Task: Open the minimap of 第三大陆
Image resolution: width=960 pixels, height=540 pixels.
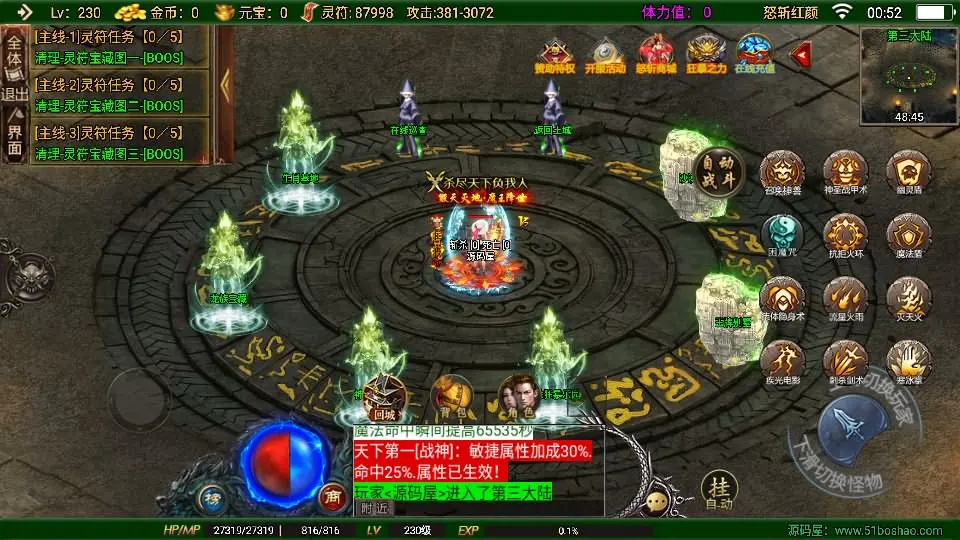Action: pyautogui.click(x=907, y=75)
